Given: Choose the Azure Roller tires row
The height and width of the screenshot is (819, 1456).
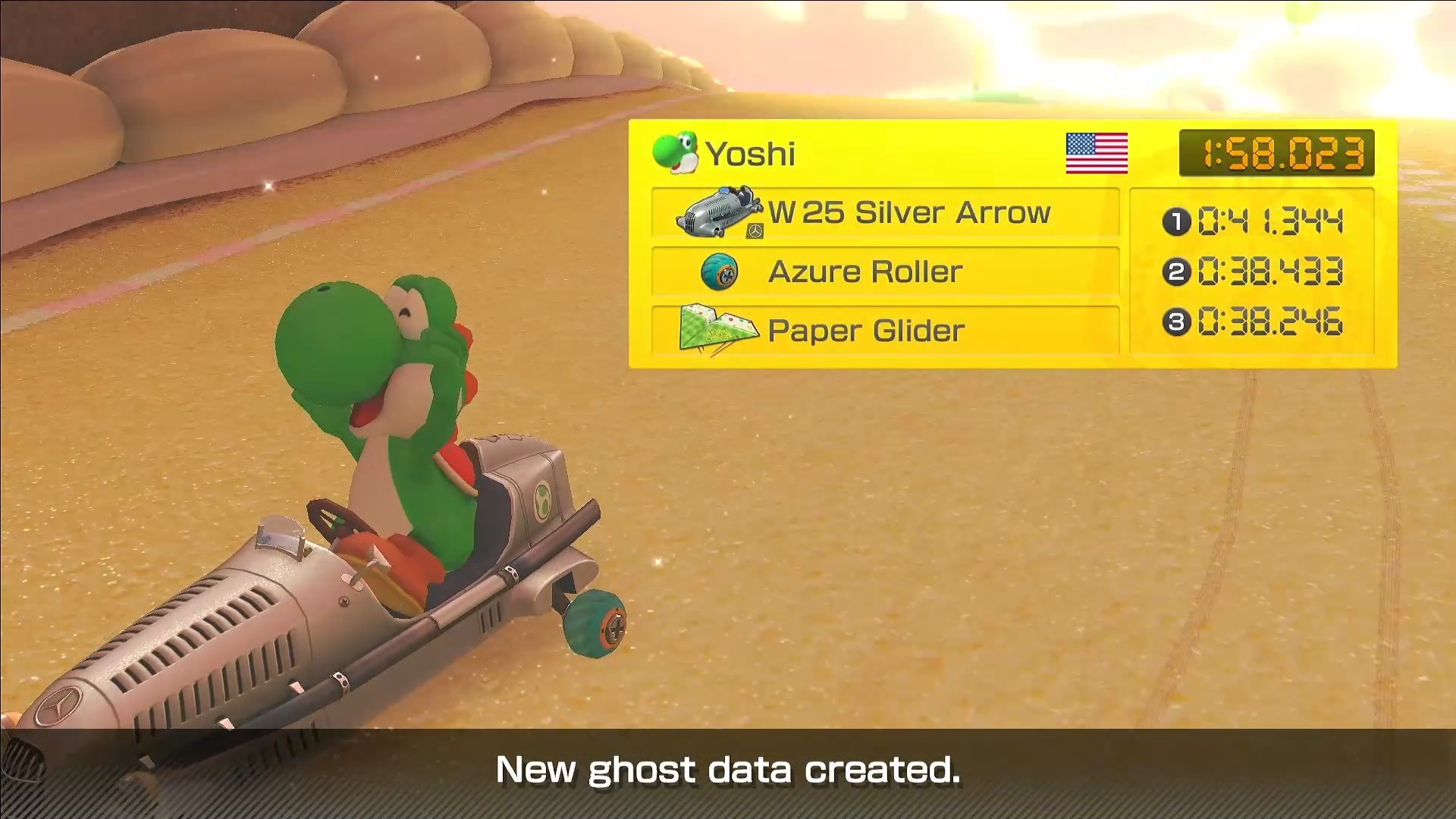Looking at the screenshot, I should [885, 271].
